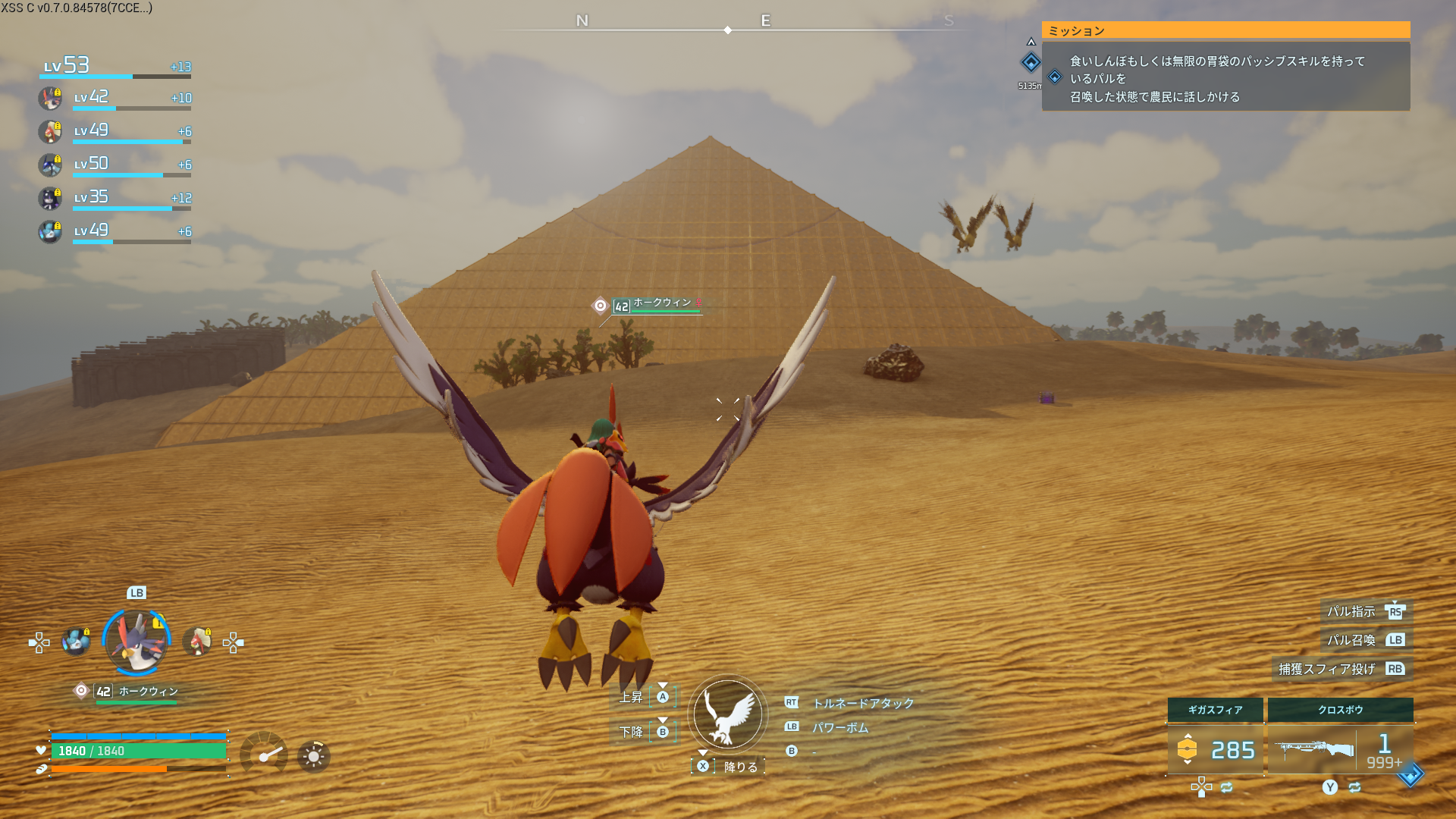Select the Lv 35 party pal portrait
Image resolution: width=1456 pixels, height=819 pixels.
point(50,198)
